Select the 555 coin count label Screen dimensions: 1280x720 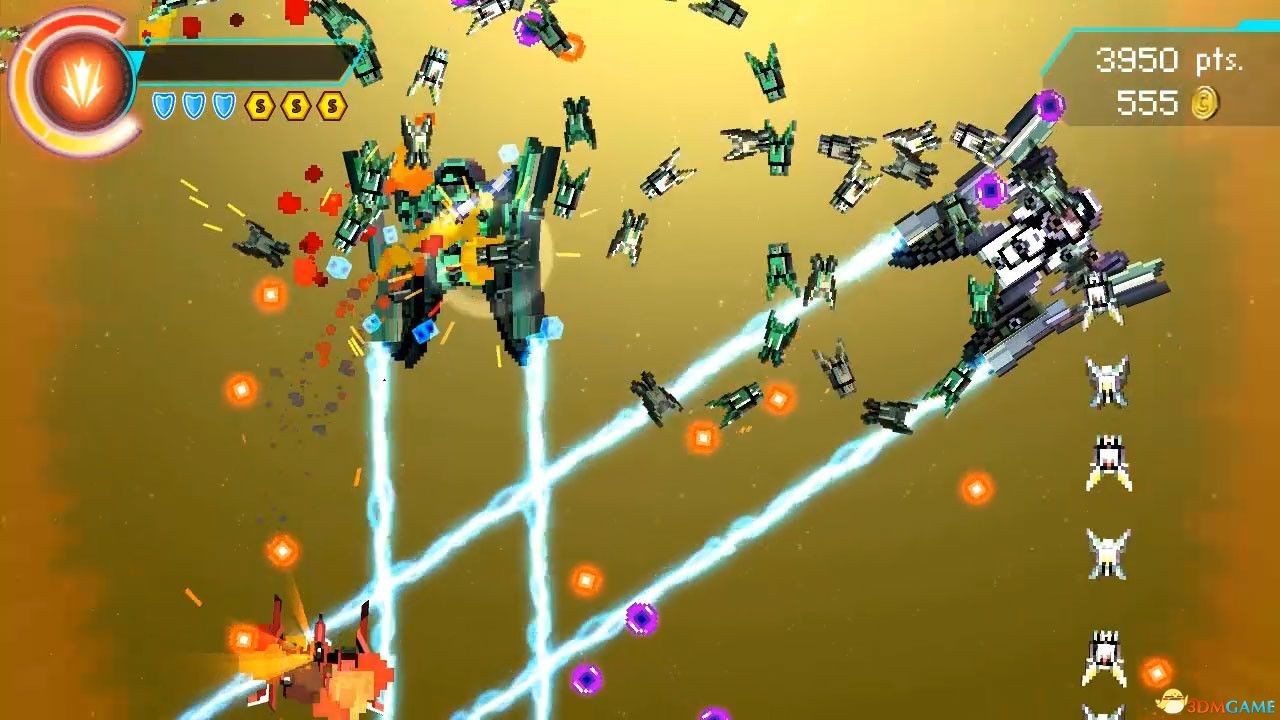[x=1150, y=100]
